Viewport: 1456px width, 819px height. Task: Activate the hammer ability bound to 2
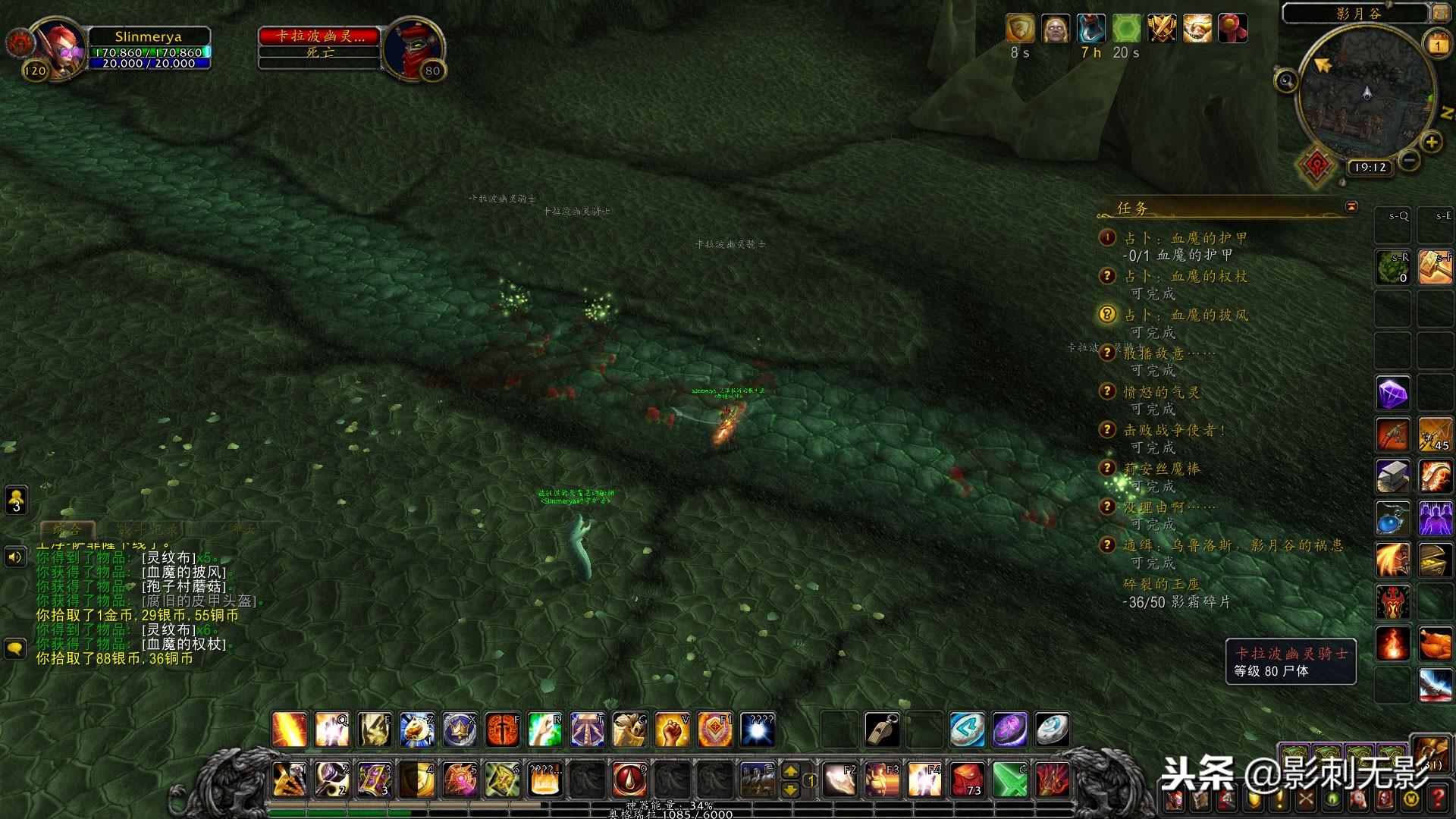332,780
